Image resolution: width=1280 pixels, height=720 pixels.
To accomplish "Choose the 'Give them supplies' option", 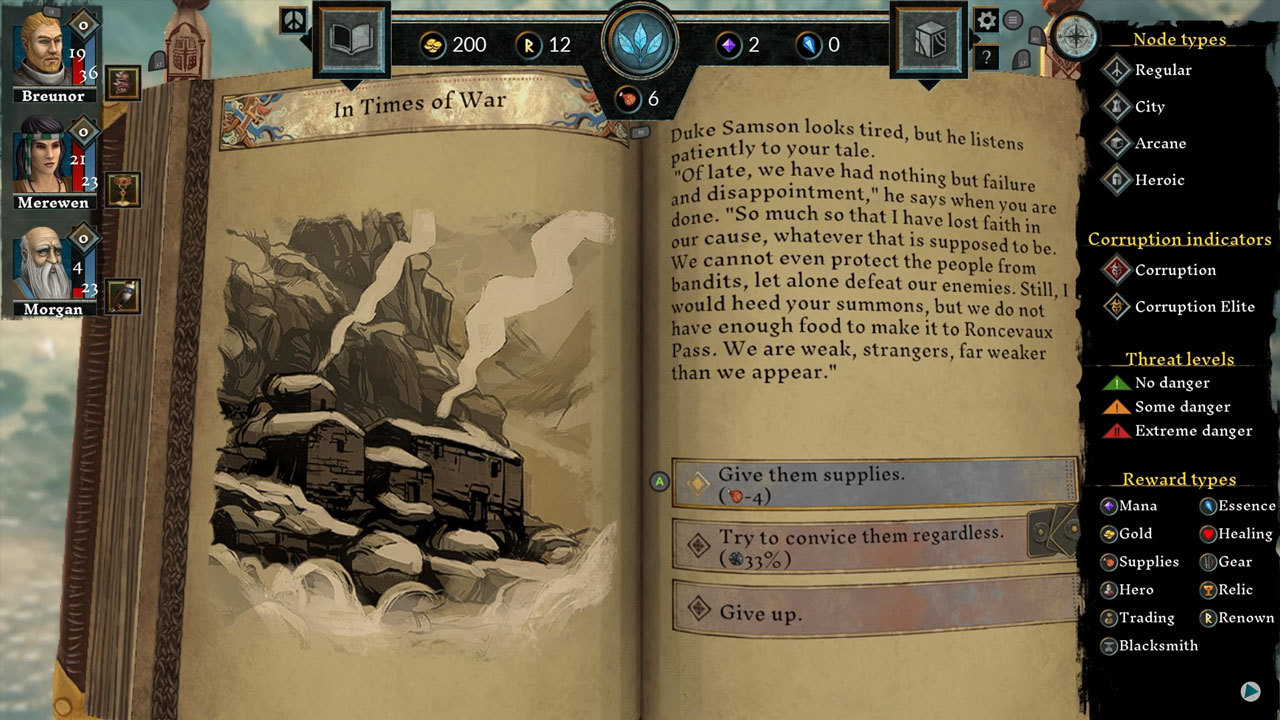I will (x=875, y=484).
